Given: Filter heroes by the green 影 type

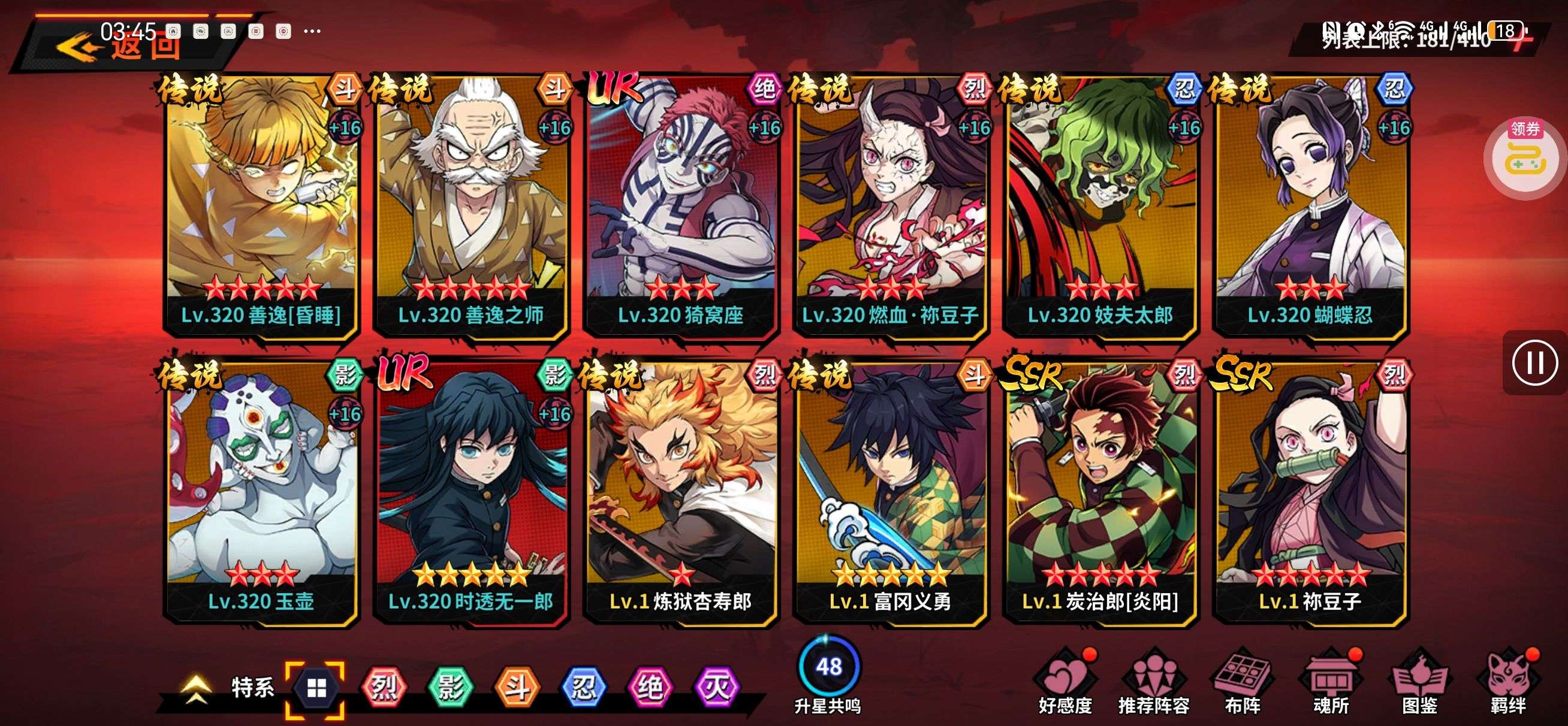Looking at the screenshot, I should [x=450, y=688].
